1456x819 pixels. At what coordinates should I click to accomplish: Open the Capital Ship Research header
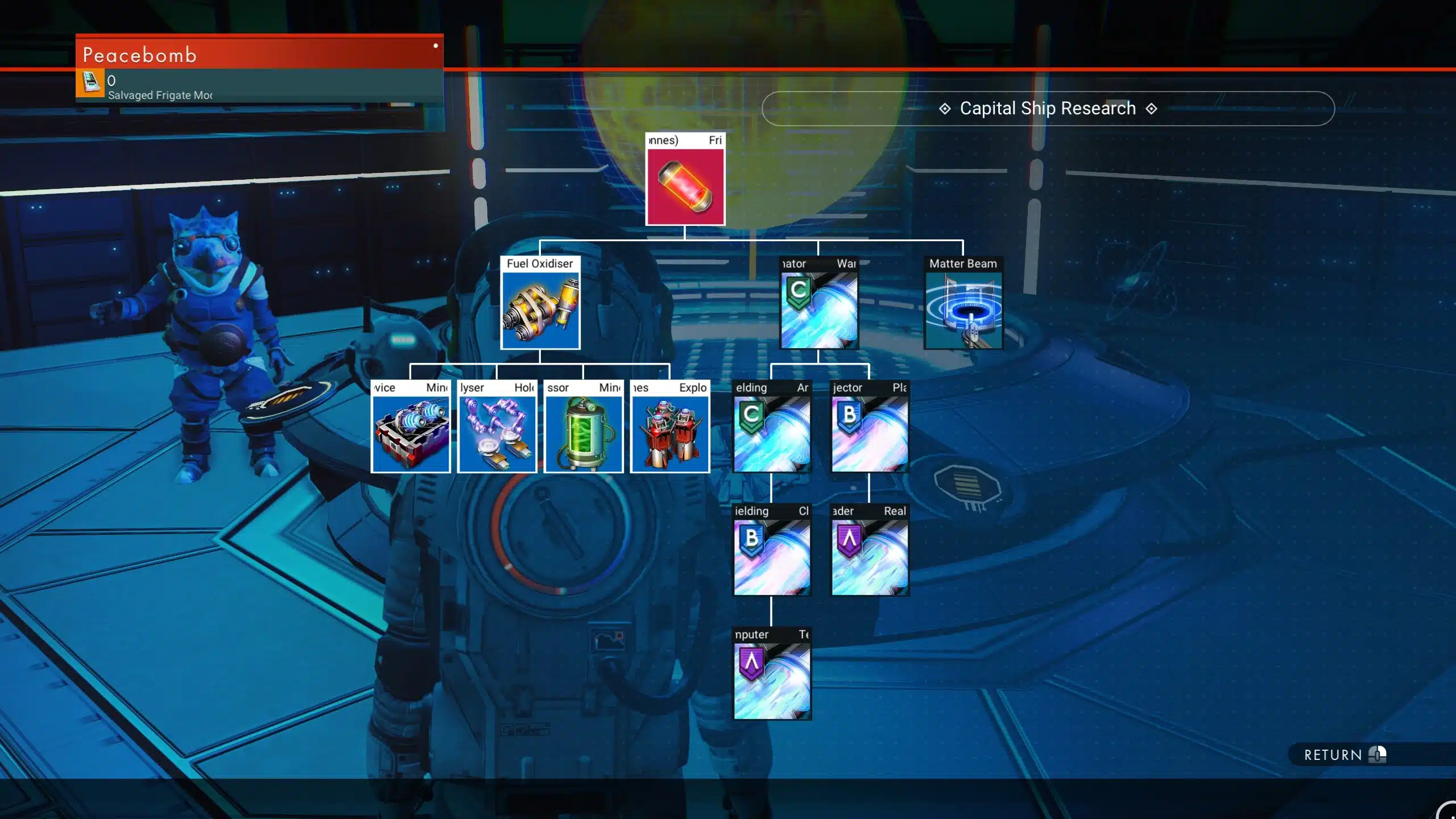coord(1047,108)
